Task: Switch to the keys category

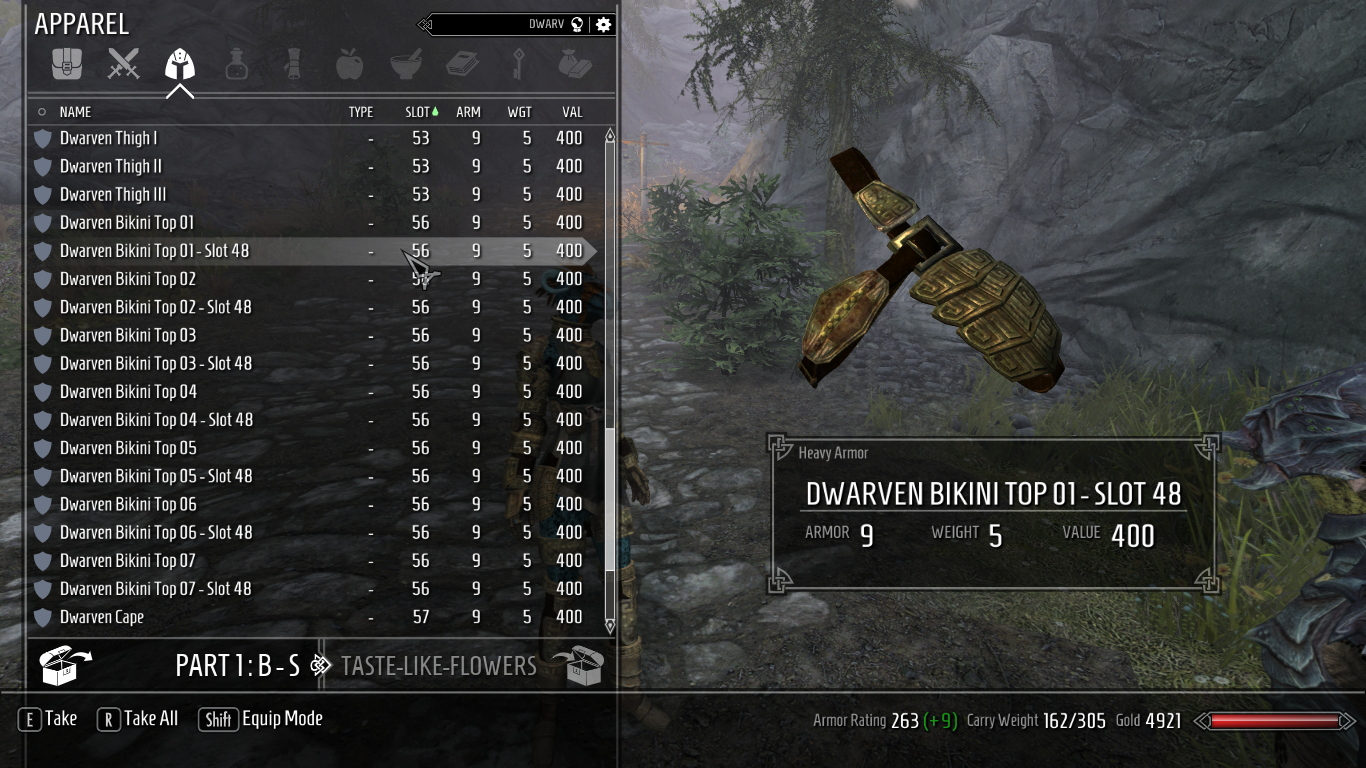Action: coord(519,65)
